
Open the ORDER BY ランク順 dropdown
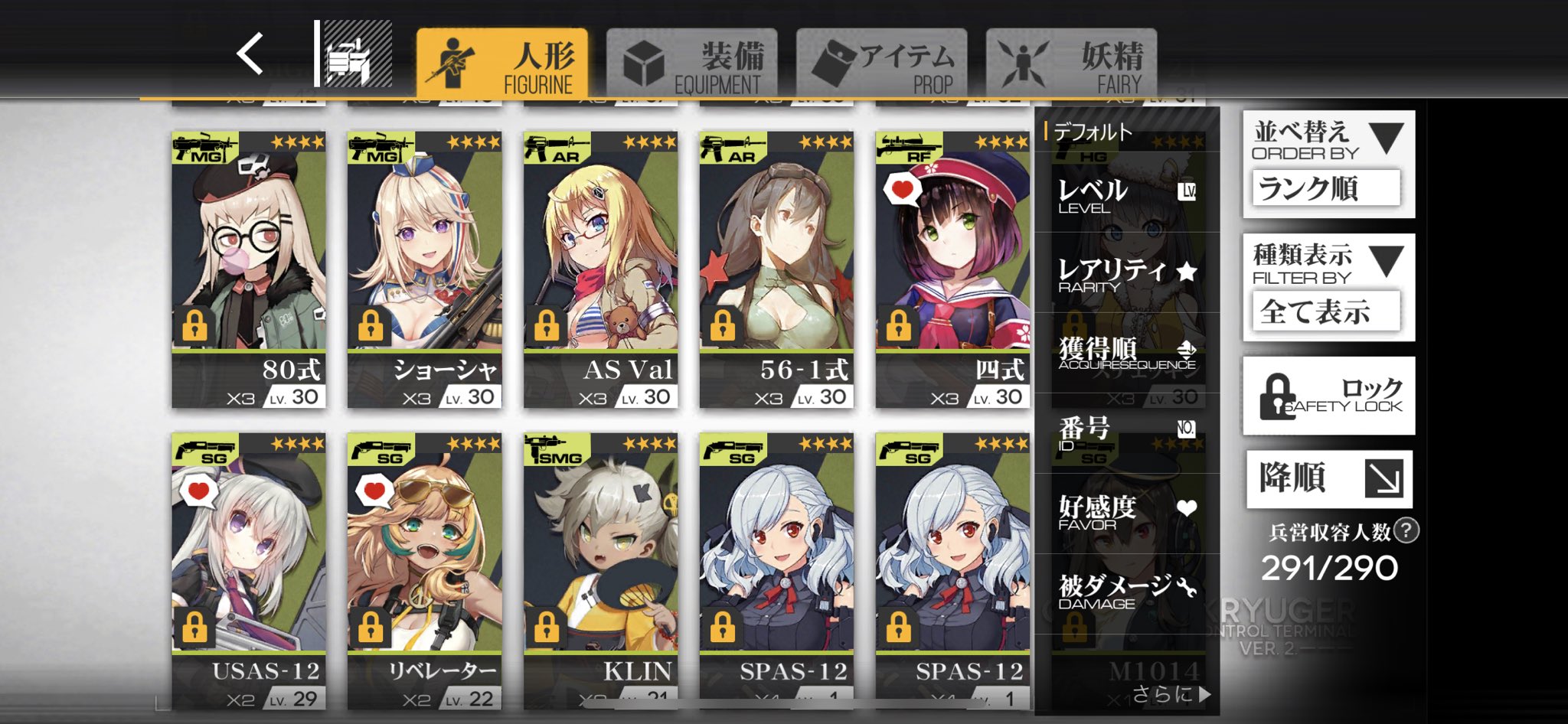[1328, 188]
